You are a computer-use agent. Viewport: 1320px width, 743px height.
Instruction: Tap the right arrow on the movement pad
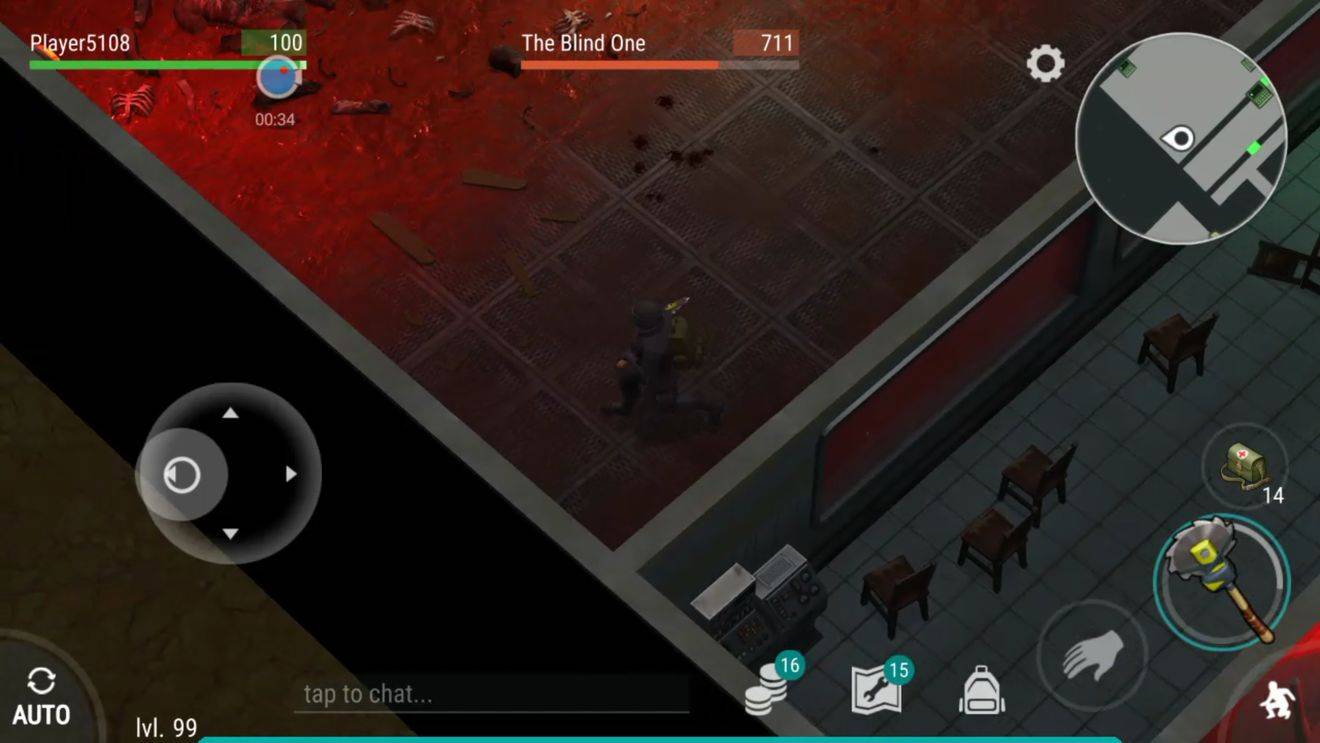point(290,474)
